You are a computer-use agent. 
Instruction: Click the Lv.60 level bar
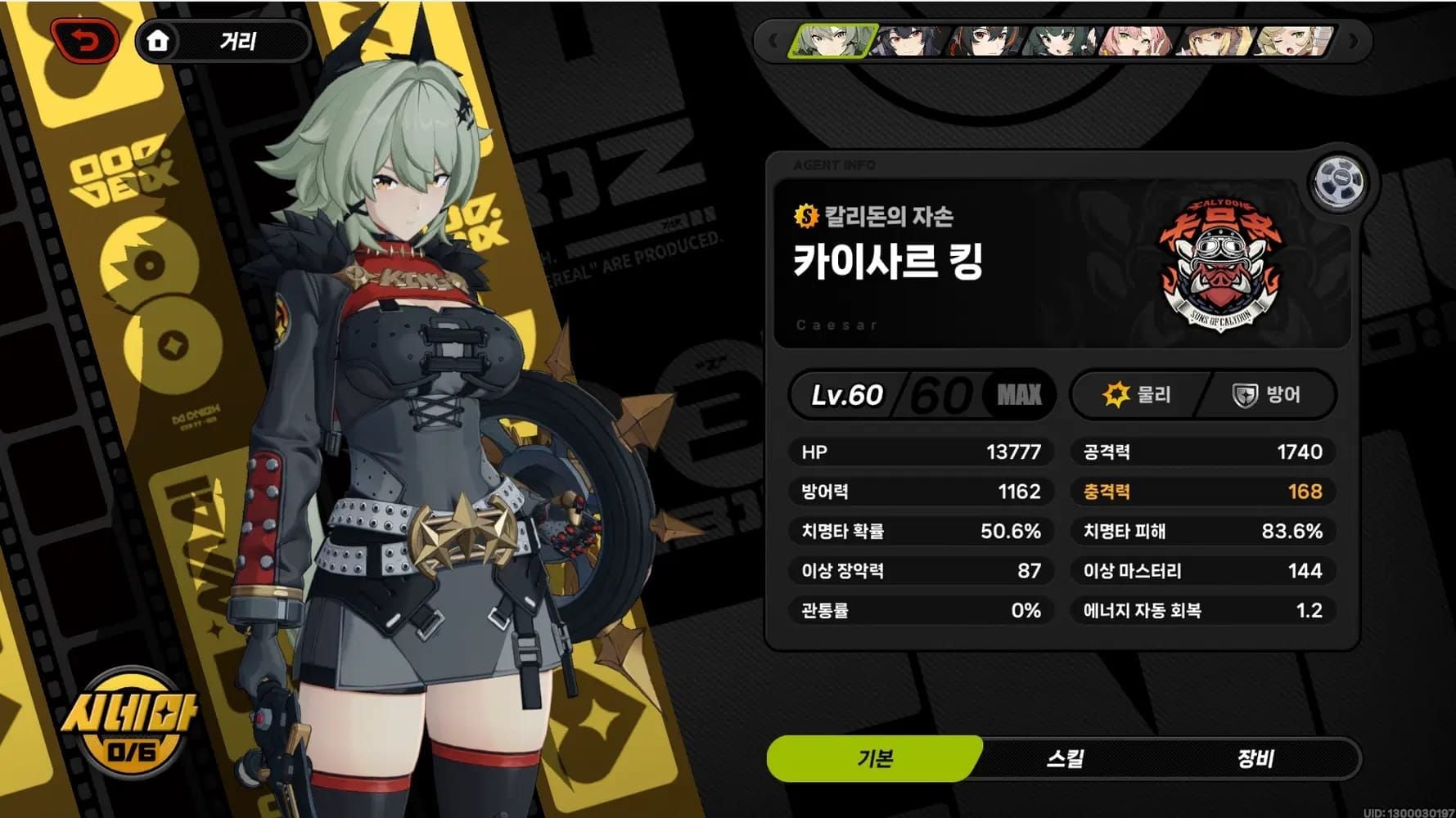[921, 395]
